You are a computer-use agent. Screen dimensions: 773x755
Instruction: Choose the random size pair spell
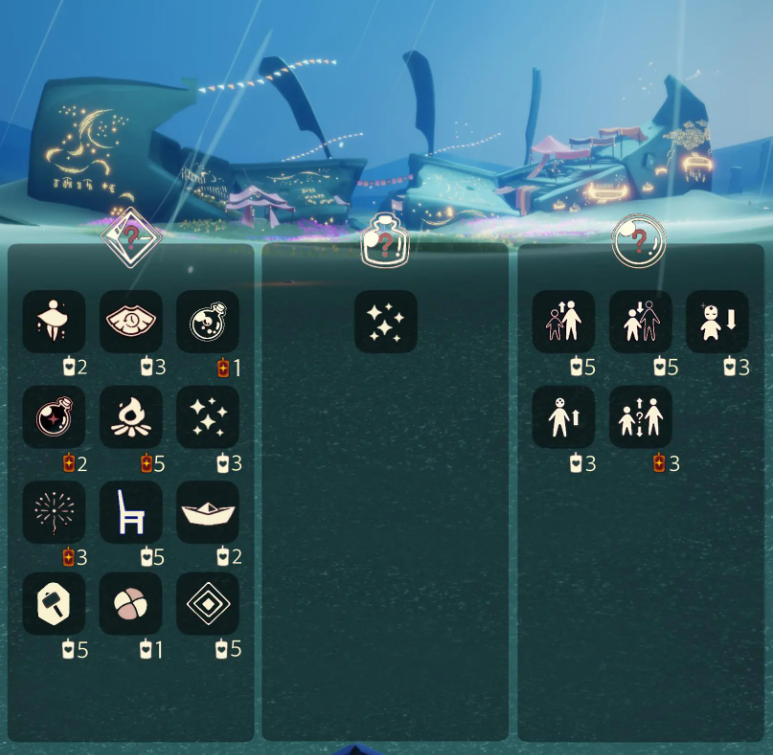(x=641, y=417)
